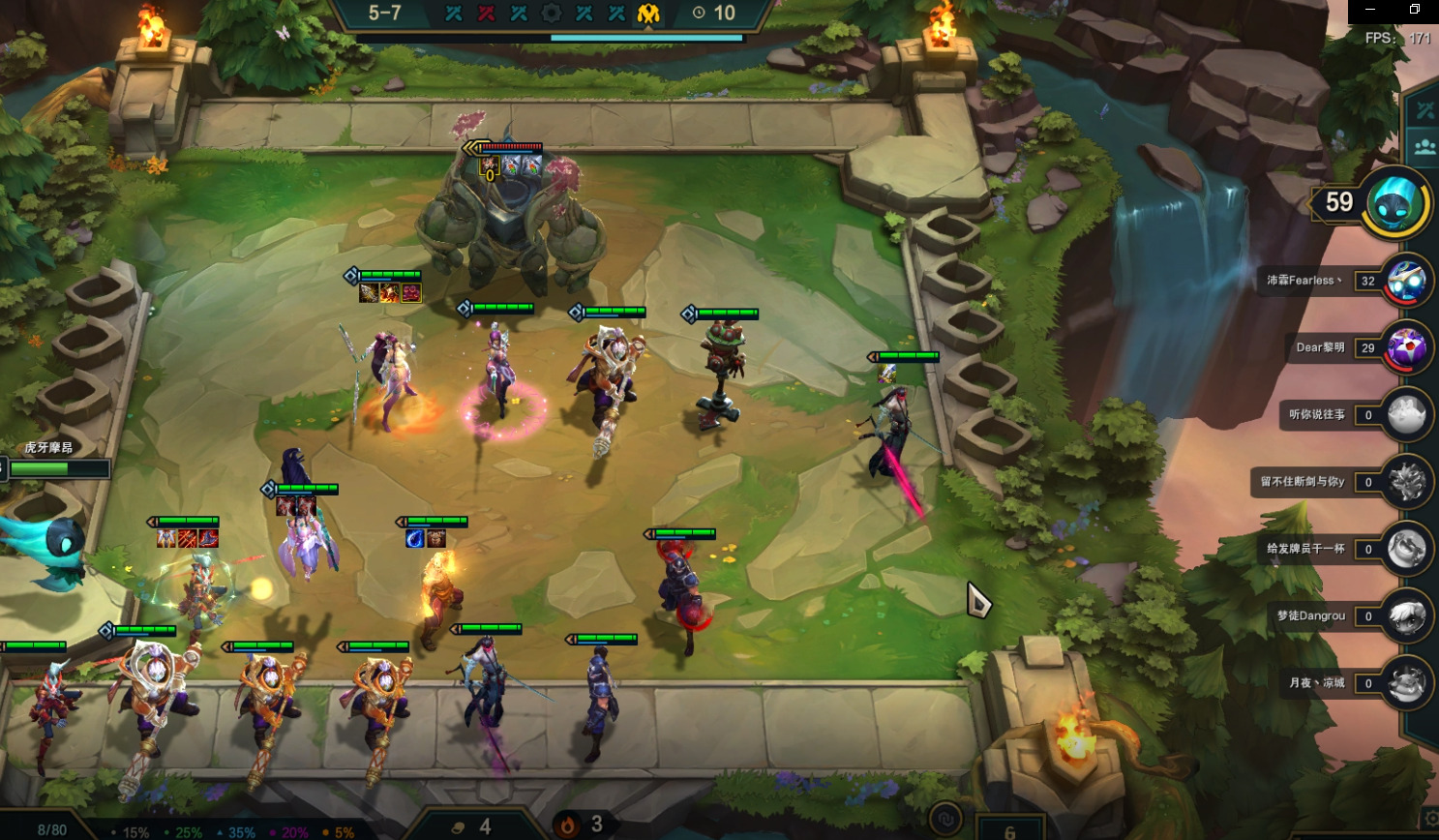Minimize the game window
Image resolution: width=1439 pixels, height=840 pixels.
coord(1370,10)
